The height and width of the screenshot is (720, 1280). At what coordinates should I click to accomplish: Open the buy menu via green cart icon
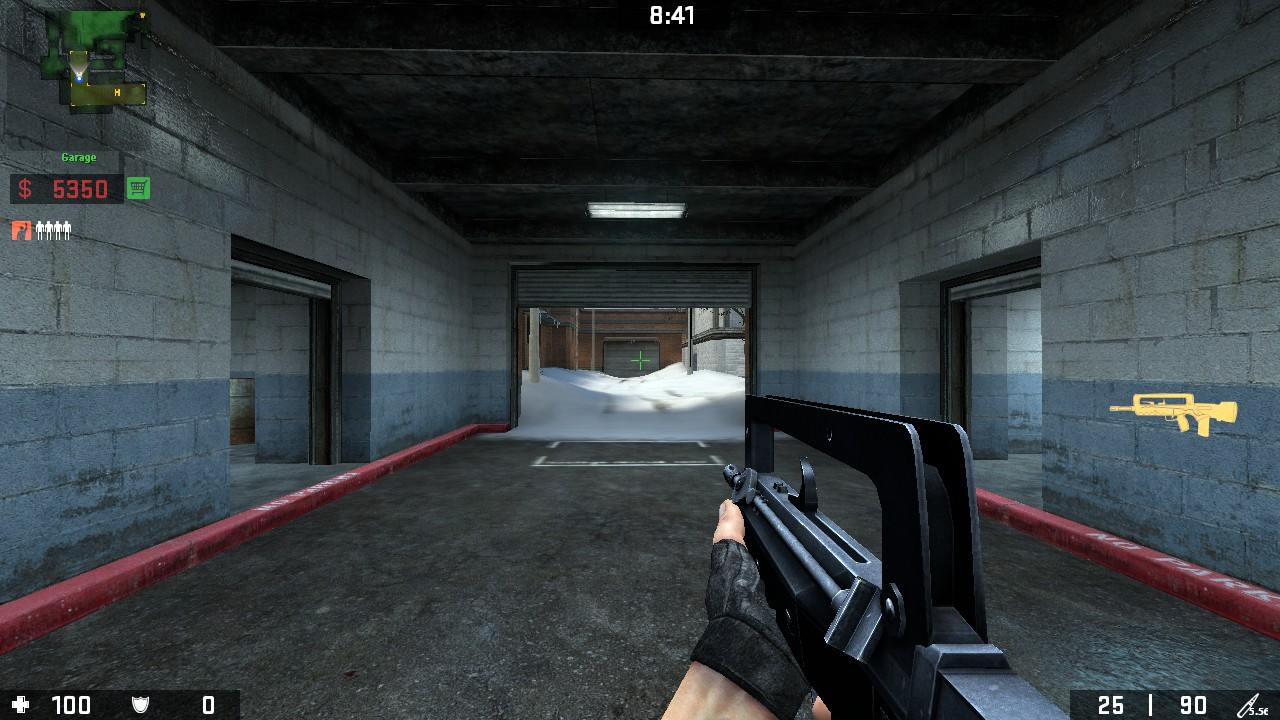pos(138,188)
